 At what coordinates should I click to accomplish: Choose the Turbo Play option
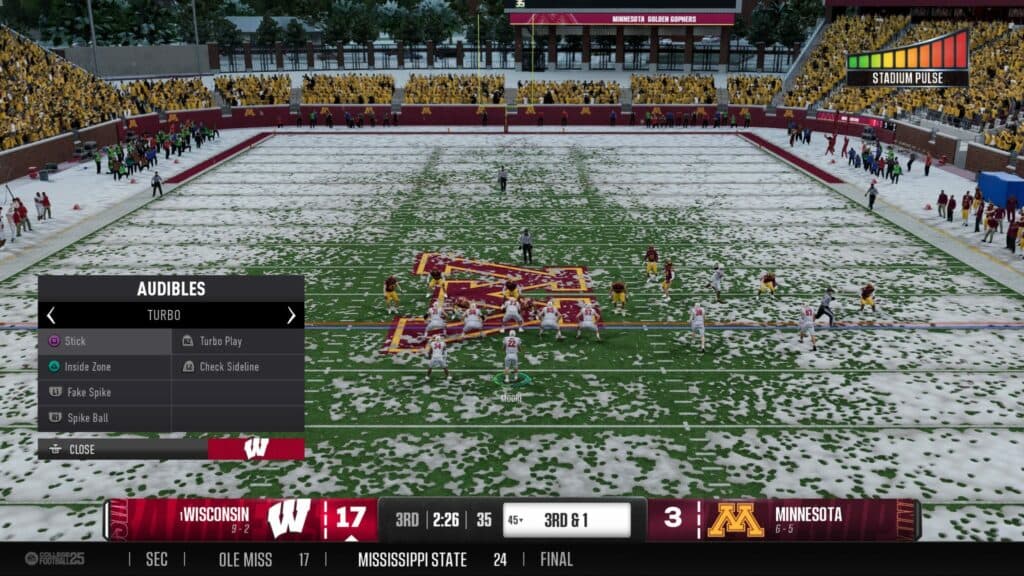(x=237, y=341)
